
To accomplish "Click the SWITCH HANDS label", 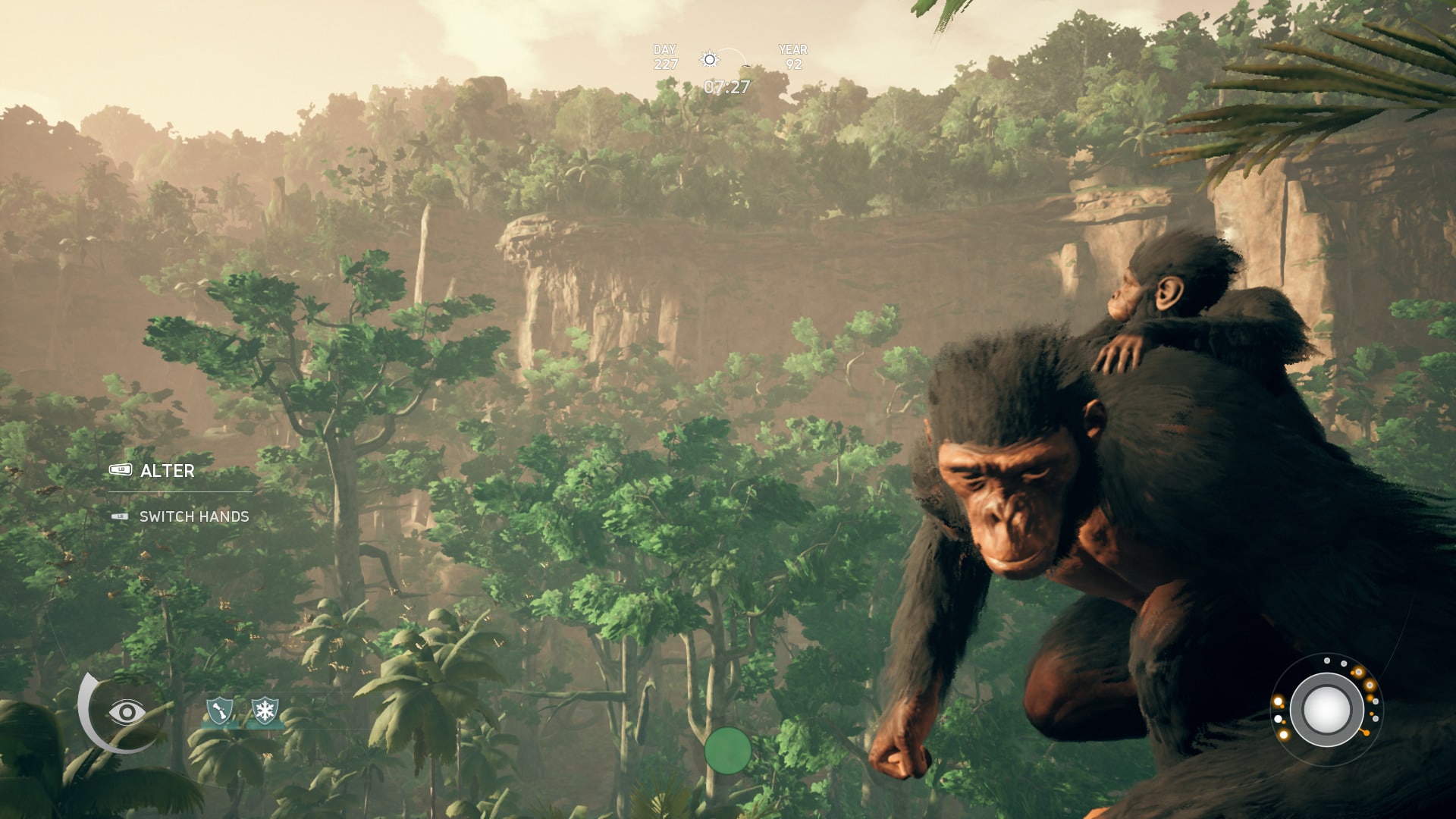I will pos(195,516).
